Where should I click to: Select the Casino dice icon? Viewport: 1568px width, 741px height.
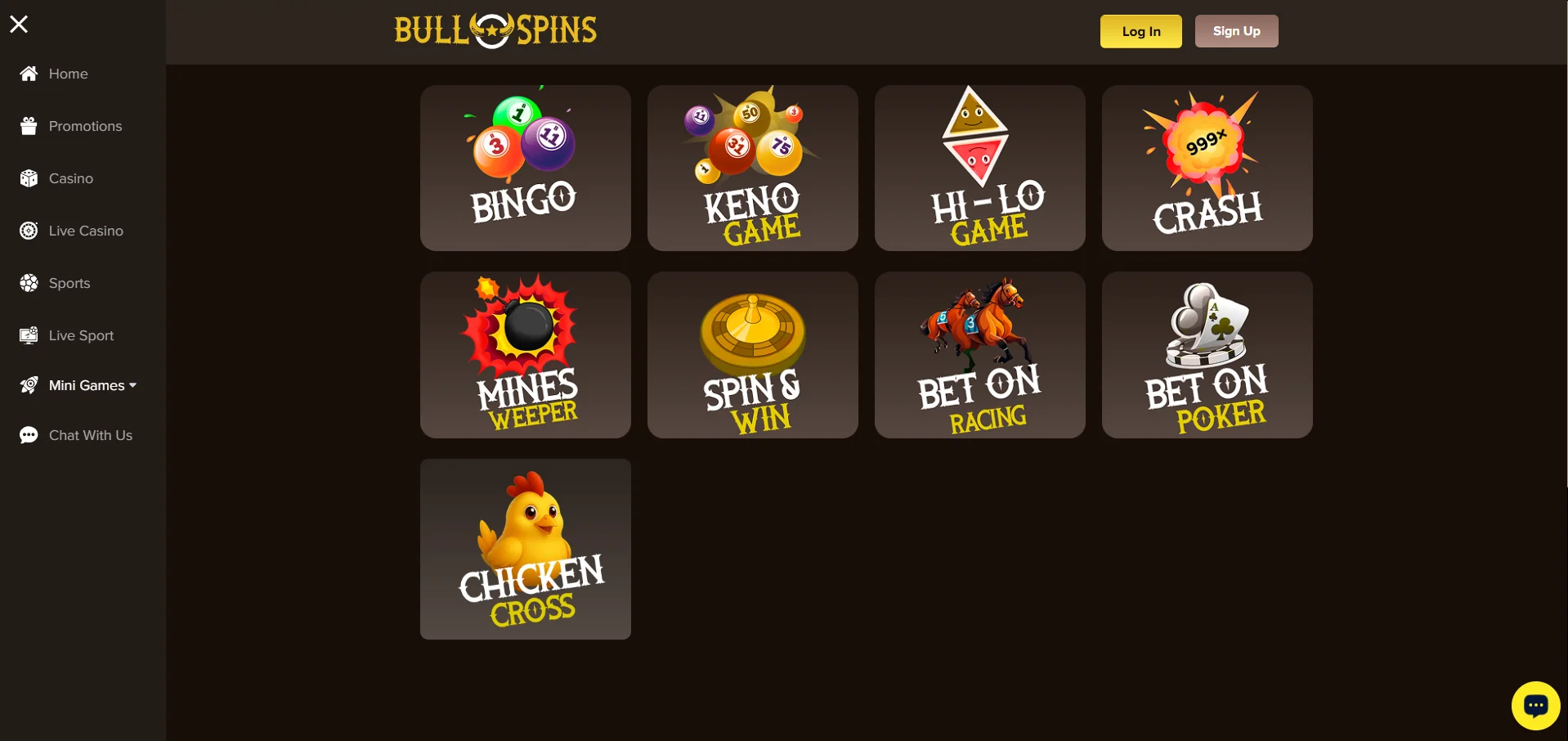coord(29,178)
